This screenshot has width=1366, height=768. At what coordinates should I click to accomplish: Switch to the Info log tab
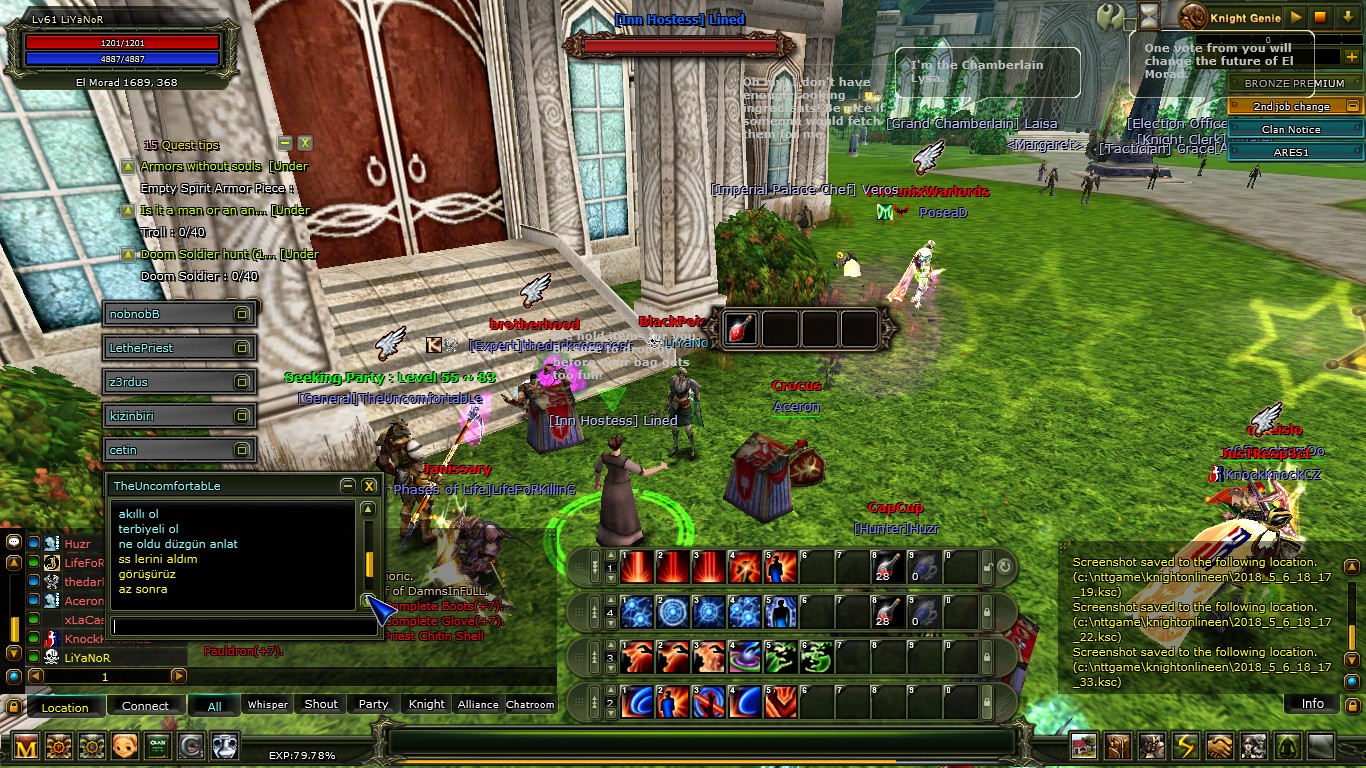coord(1312,704)
